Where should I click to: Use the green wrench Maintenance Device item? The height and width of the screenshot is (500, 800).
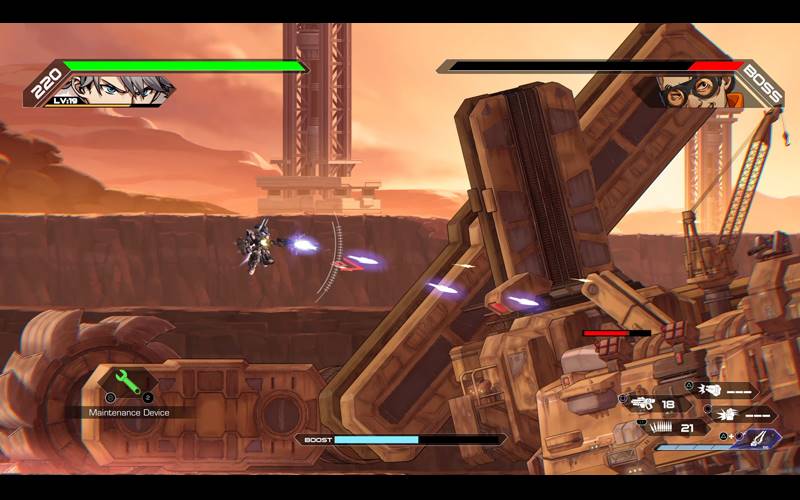pos(126,382)
